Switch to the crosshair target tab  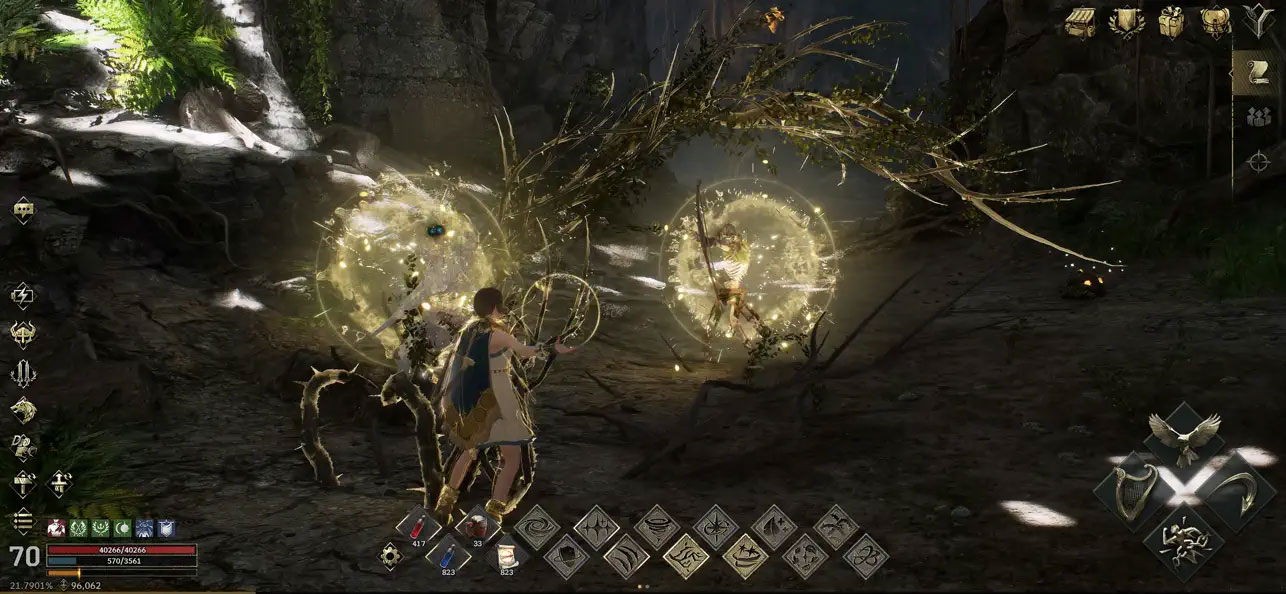point(1259,161)
